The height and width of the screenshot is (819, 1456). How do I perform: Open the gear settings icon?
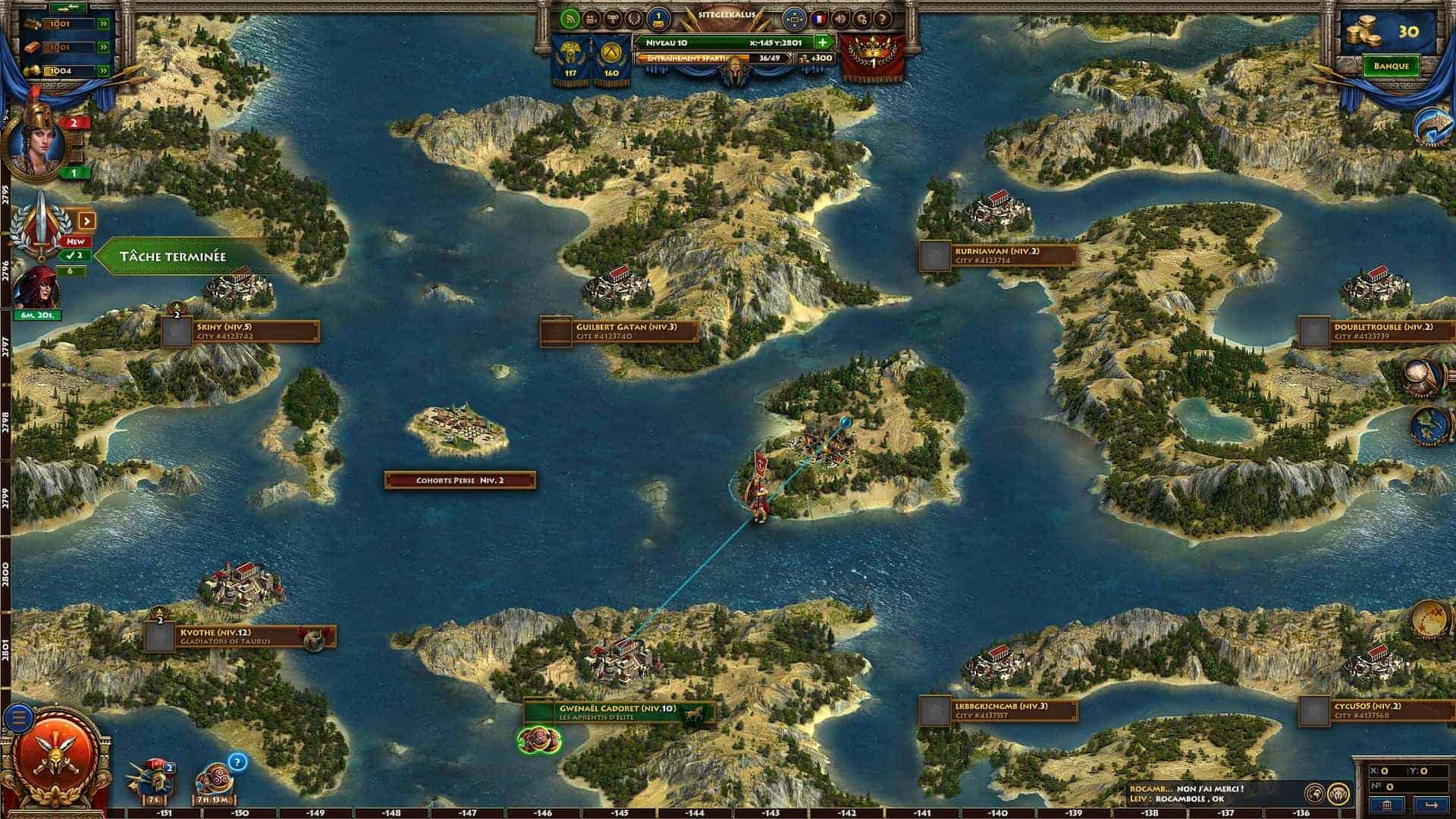[861, 18]
